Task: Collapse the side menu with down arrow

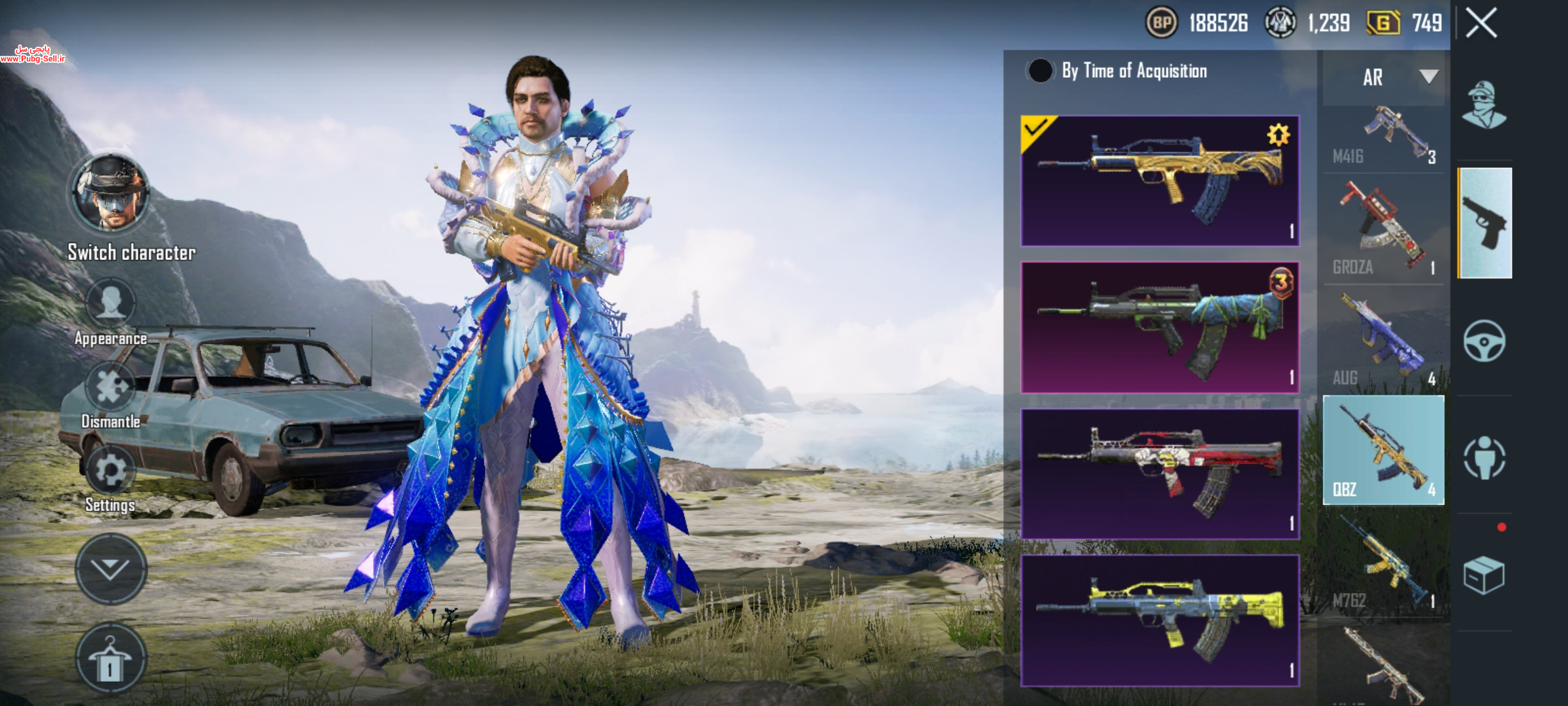Action: (x=110, y=569)
